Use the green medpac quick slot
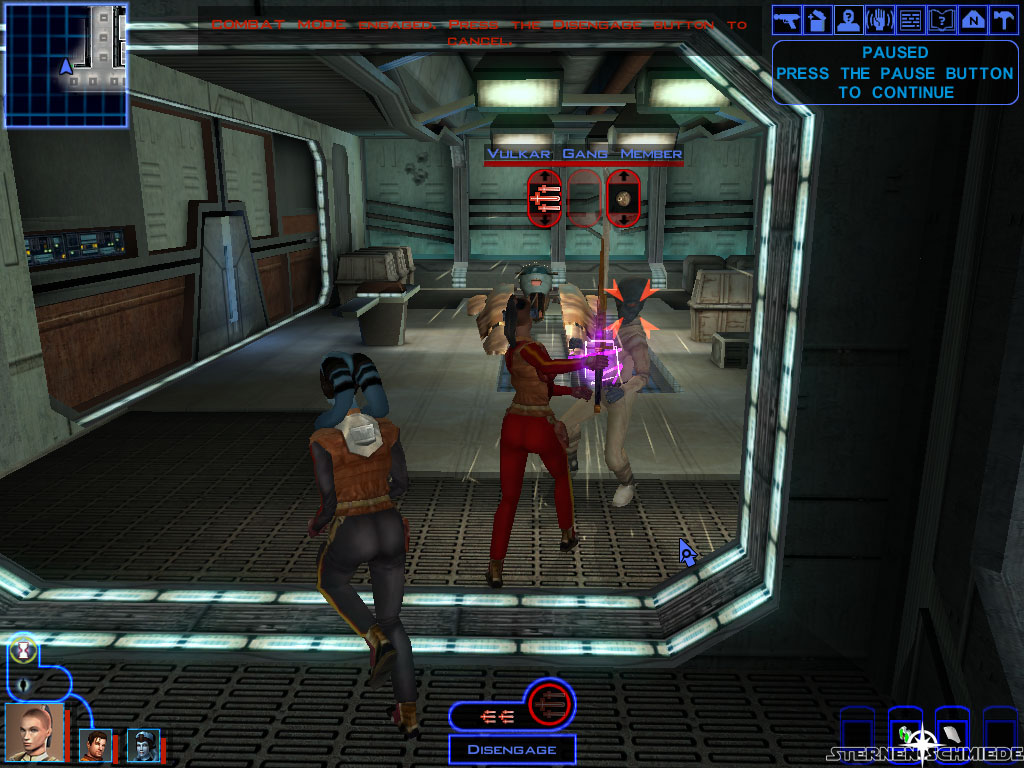 (x=906, y=735)
